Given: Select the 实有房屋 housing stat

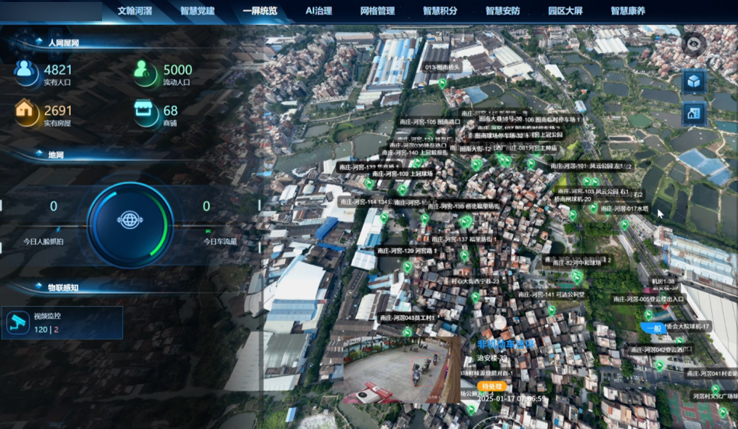Looking at the screenshot, I should coord(44,115).
